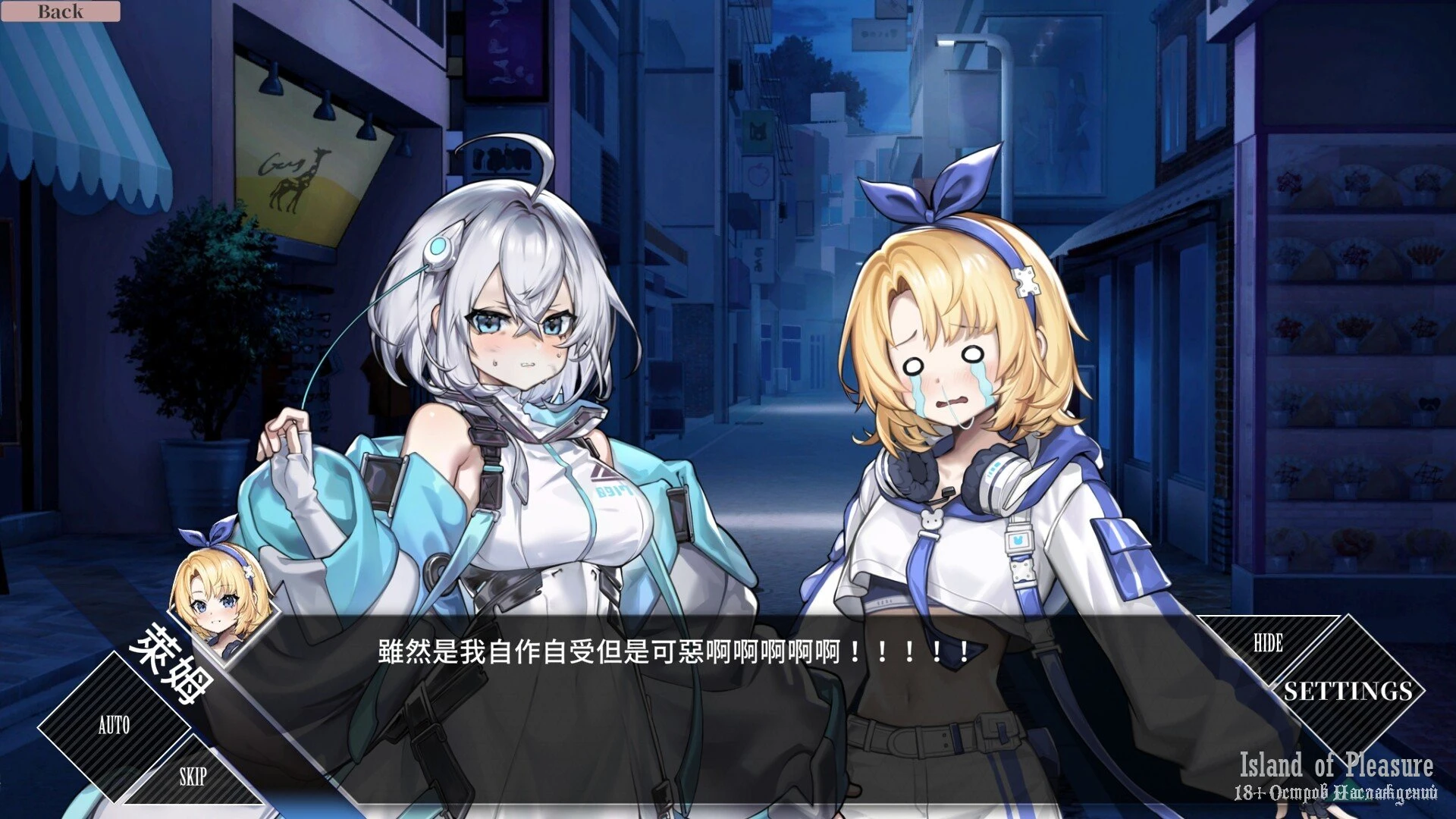
Task: Skip the dialogue with SKIP
Action: 193,777
